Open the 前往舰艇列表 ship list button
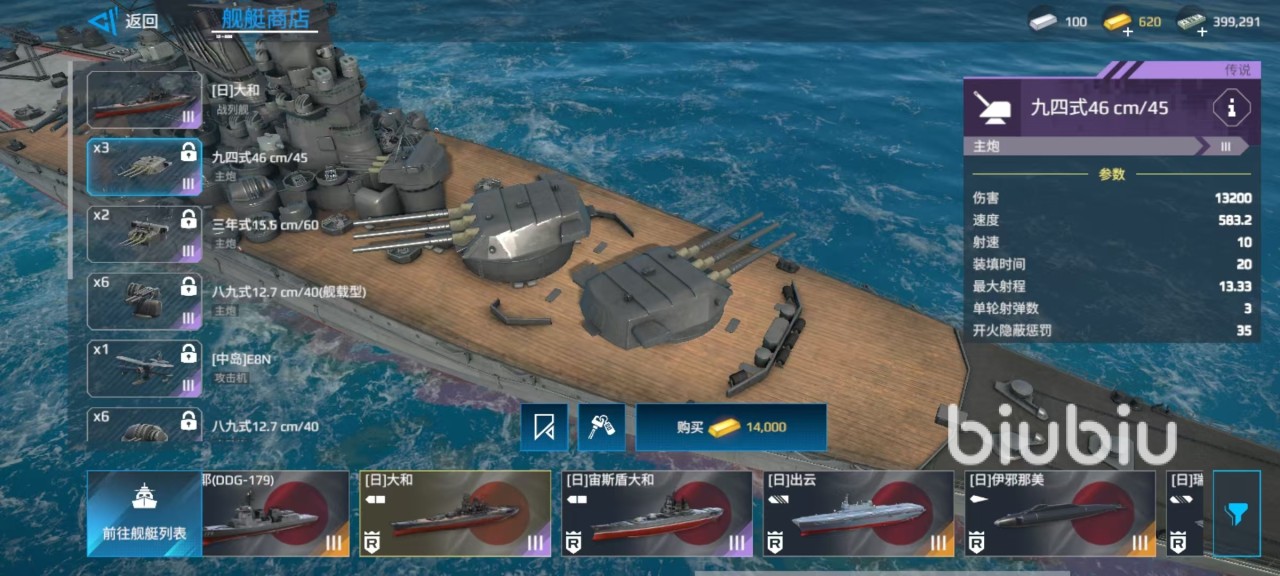Viewport: 1280px width, 576px height. click(144, 513)
